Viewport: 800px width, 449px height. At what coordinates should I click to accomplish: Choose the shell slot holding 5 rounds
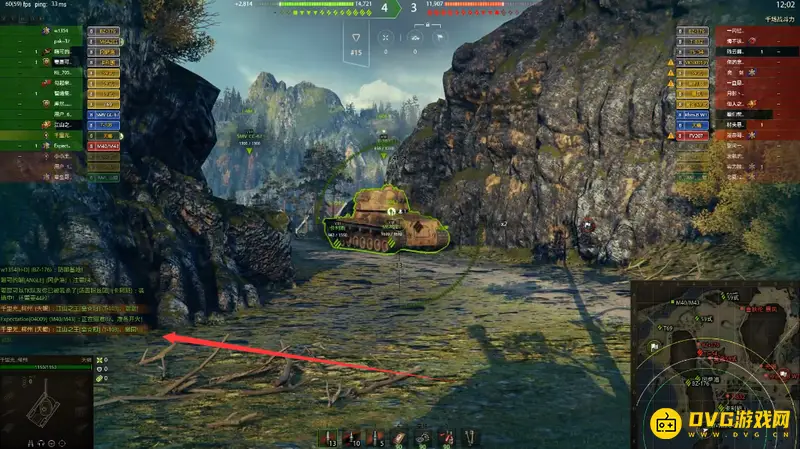378,438
